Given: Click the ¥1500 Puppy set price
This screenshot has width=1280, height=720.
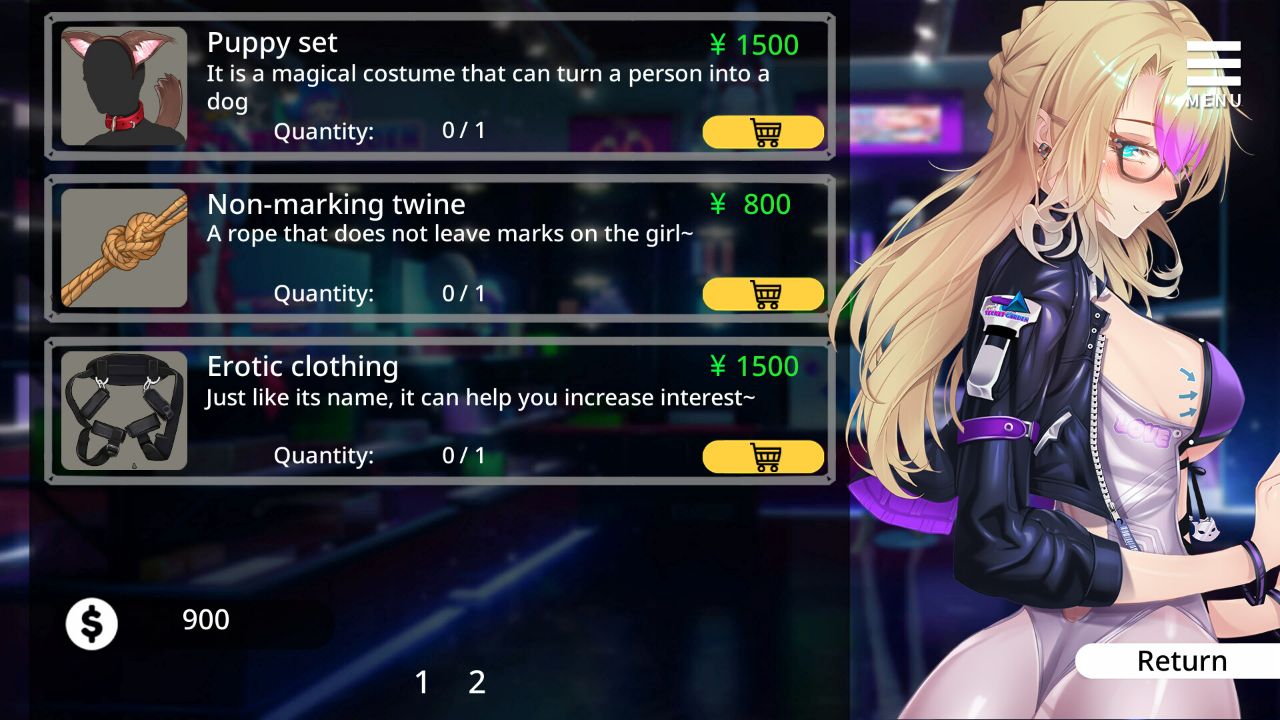Looking at the screenshot, I should pyautogui.click(x=754, y=44).
